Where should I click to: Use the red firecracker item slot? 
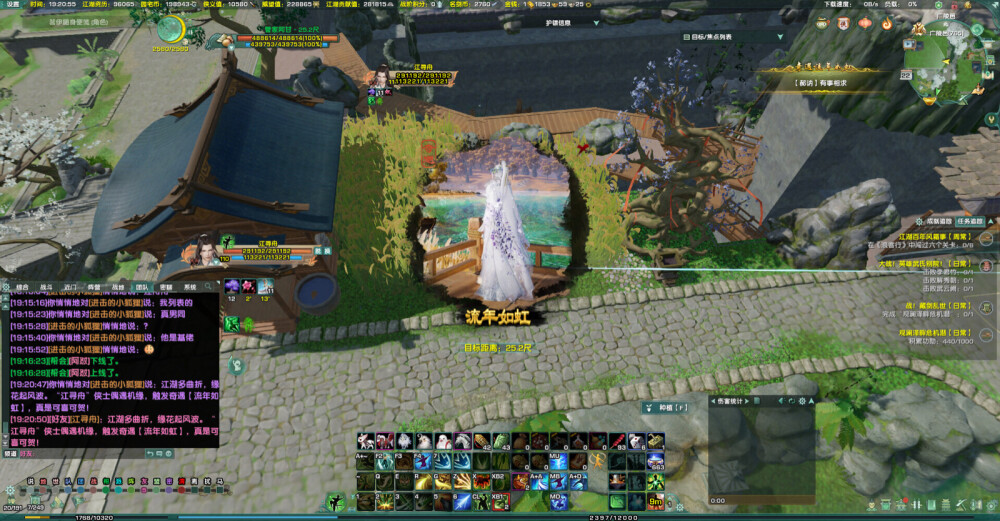click(618, 441)
